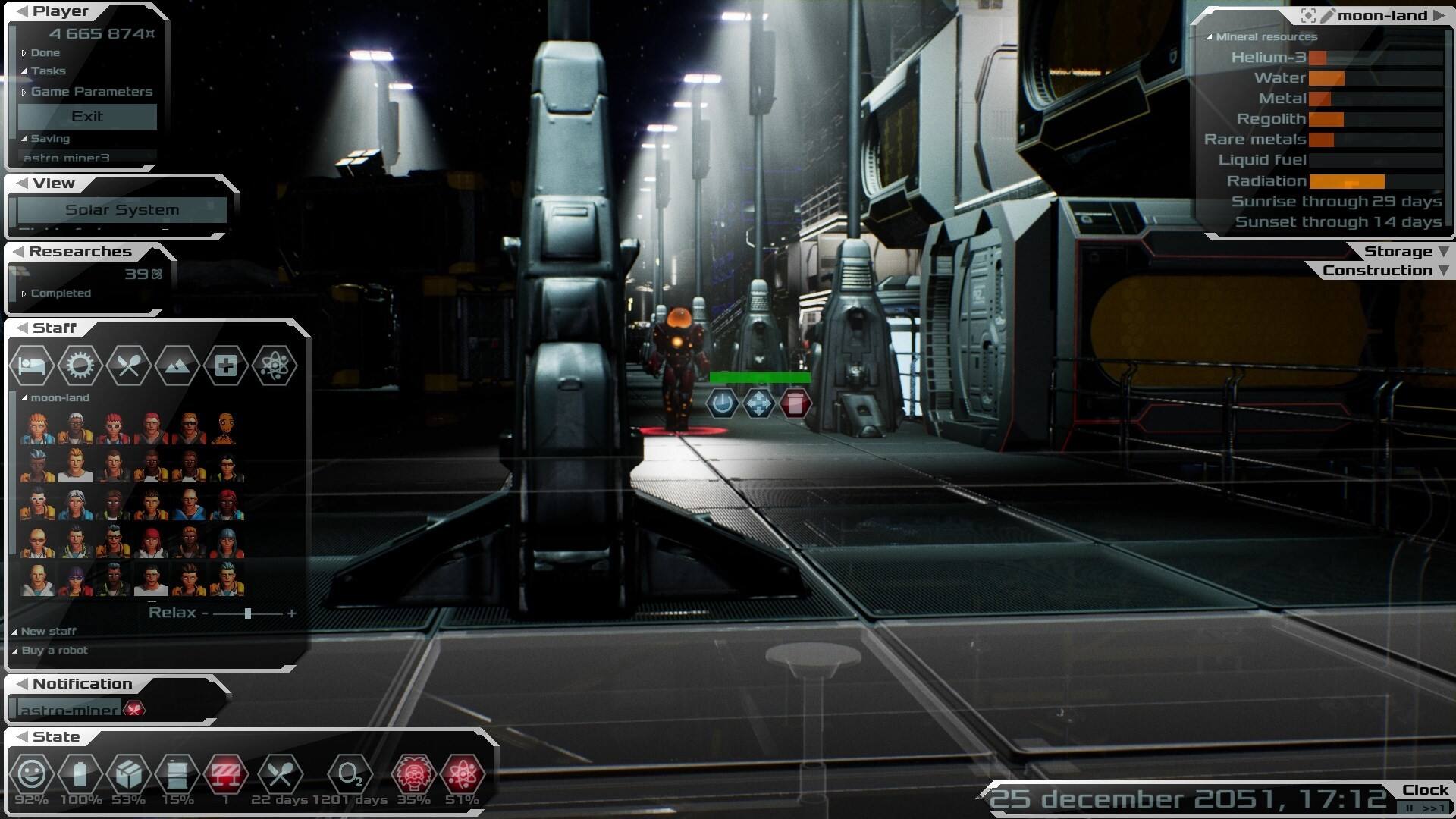Screen dimensions: 1456x819
Task: Open the Buy a robot section
Action: click(54, 651)
